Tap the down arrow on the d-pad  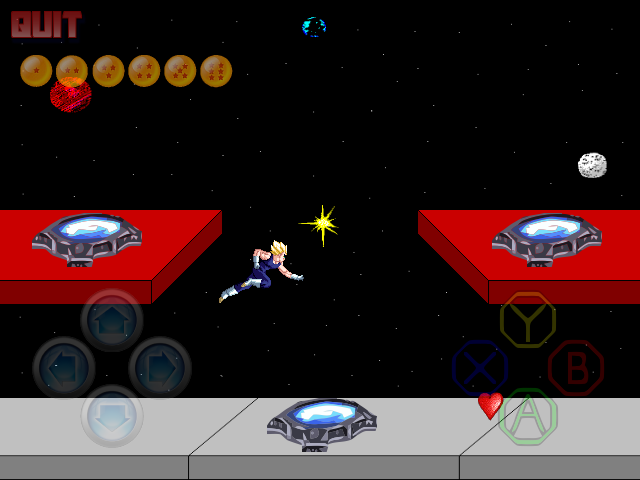tap(112, 415)
